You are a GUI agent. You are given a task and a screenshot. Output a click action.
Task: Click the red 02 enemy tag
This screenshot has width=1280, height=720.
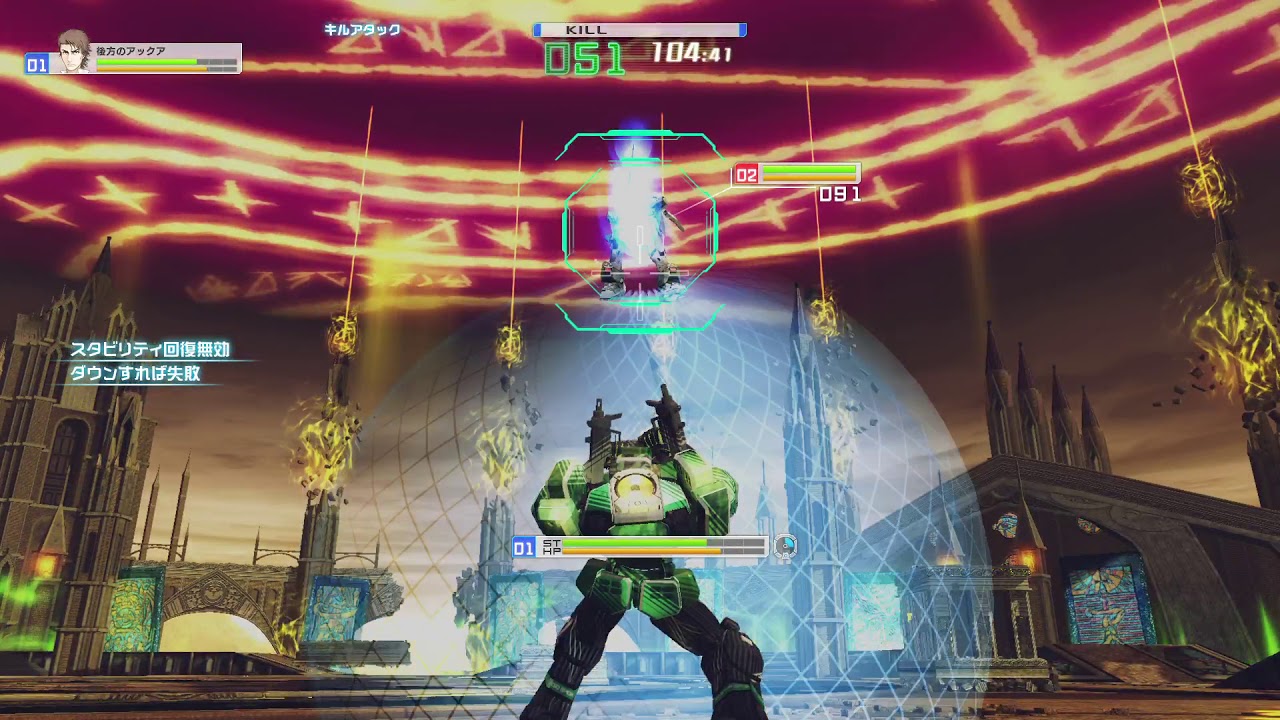pyautogui.click(x=746, y=176)
